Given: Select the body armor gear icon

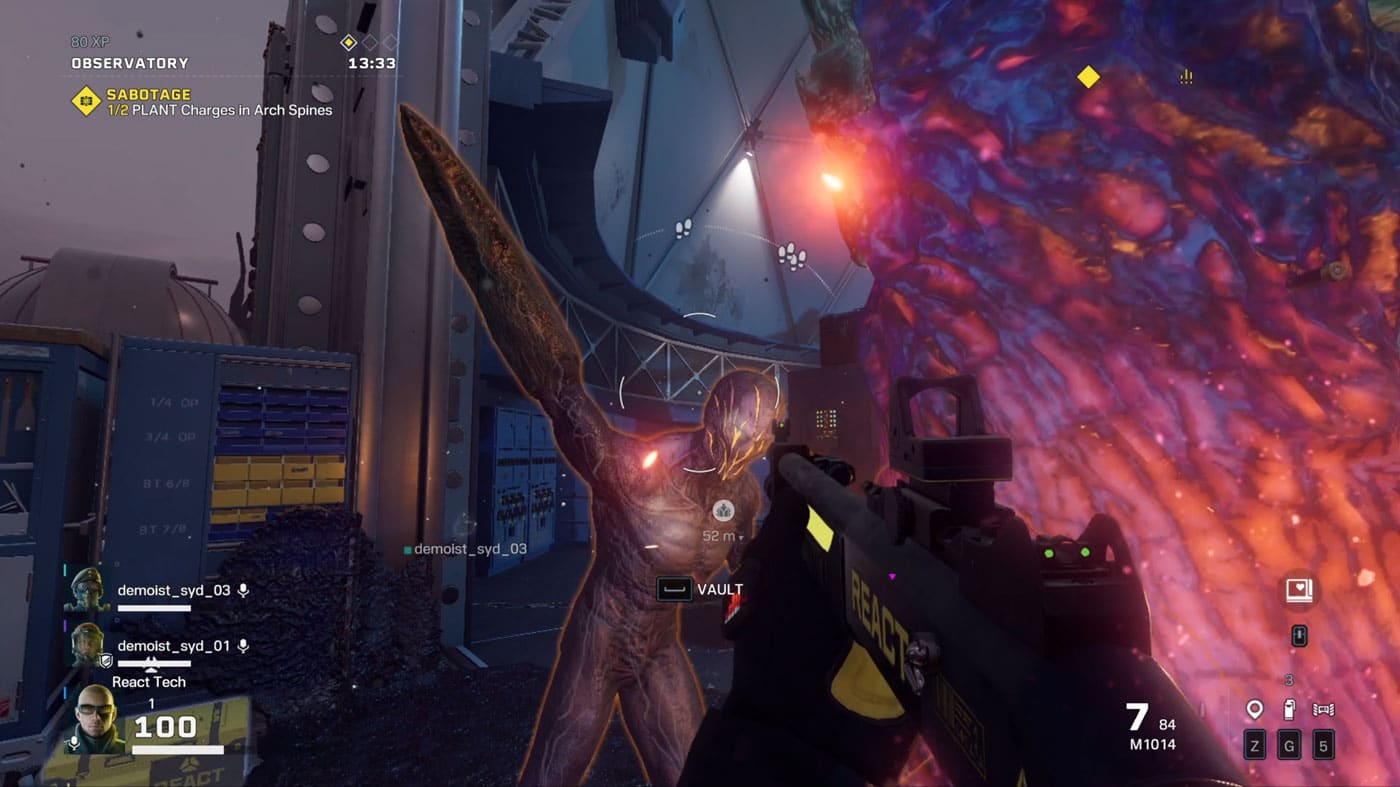Looking at the screenshot, I should click(1323, 710).
